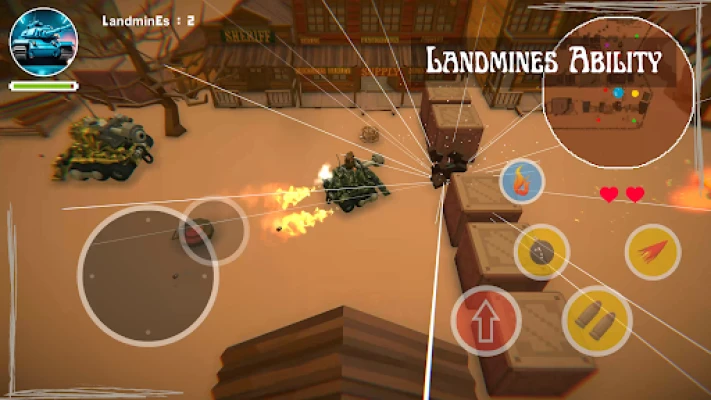Tap the red up-arrow boost button

coord(486,322)
